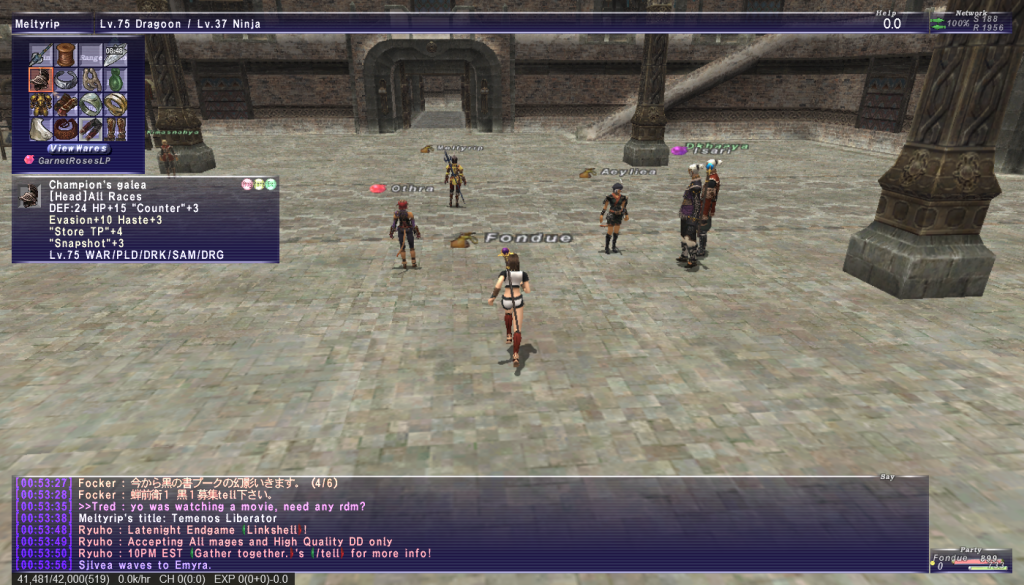Pick the silver collar neck slot
1024x585 pixels.
point(65,79)
